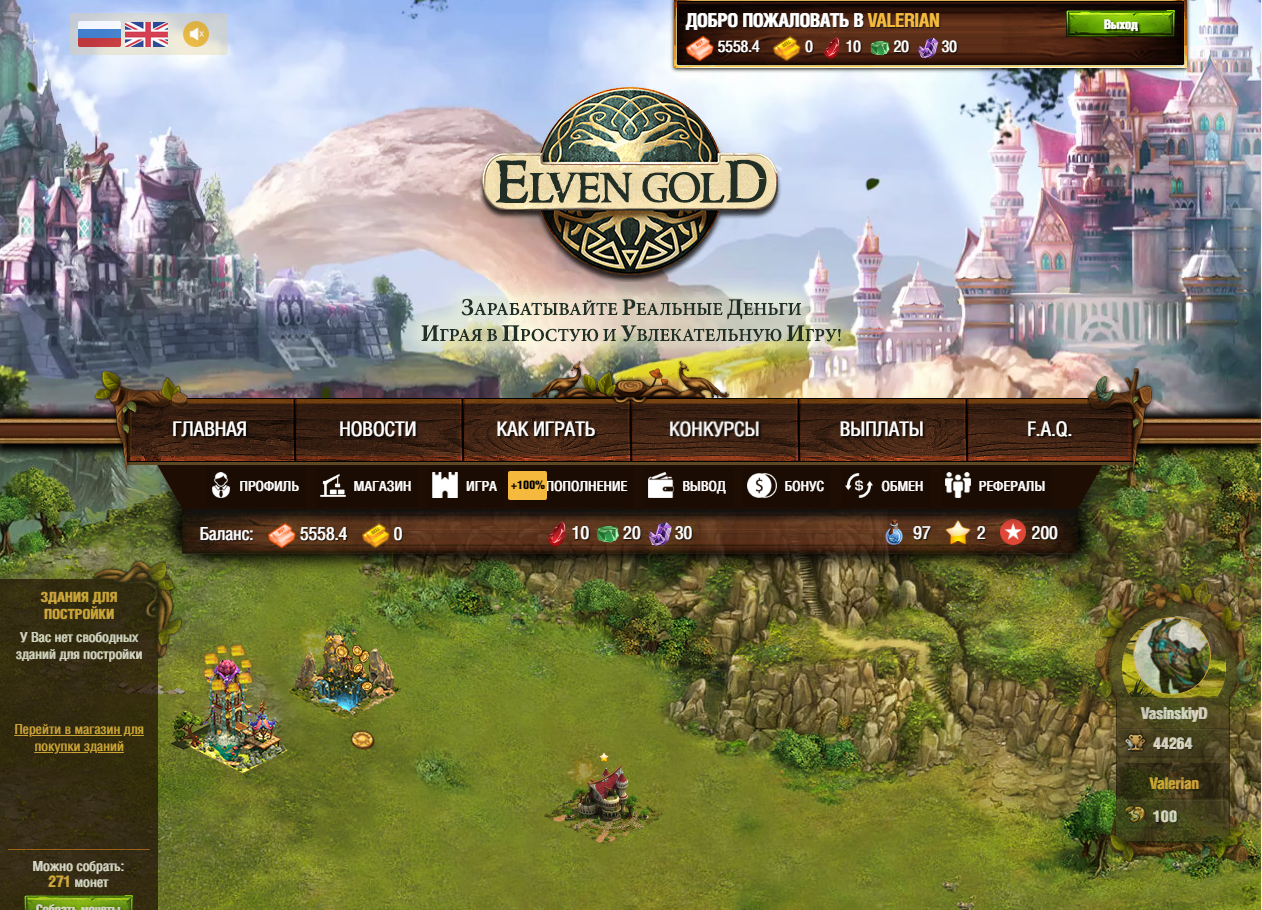This screenshot has height=910, width=1262.
Task: Open the Профиль profile section
Action: tap(255, 486)
